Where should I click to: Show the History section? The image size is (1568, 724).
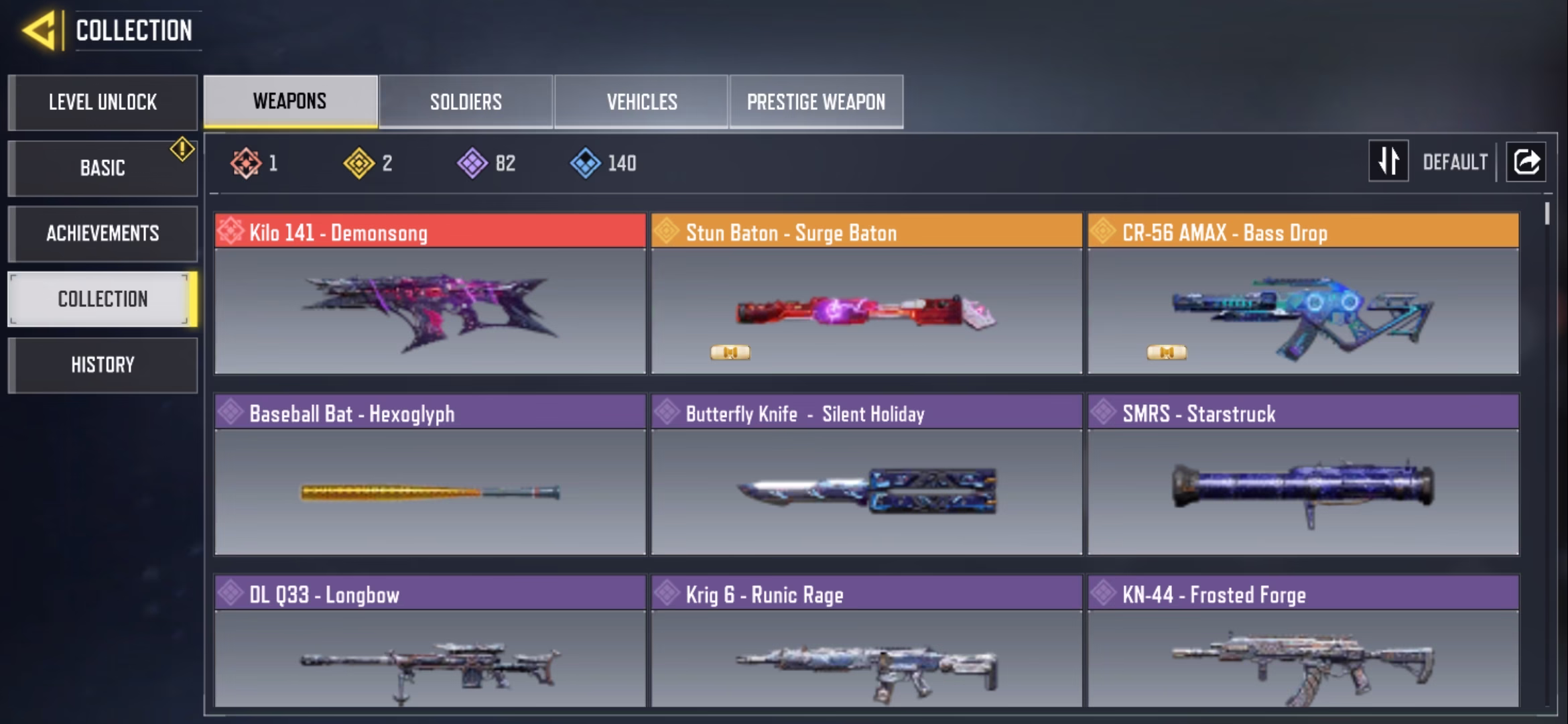click(x=103, y=365)
